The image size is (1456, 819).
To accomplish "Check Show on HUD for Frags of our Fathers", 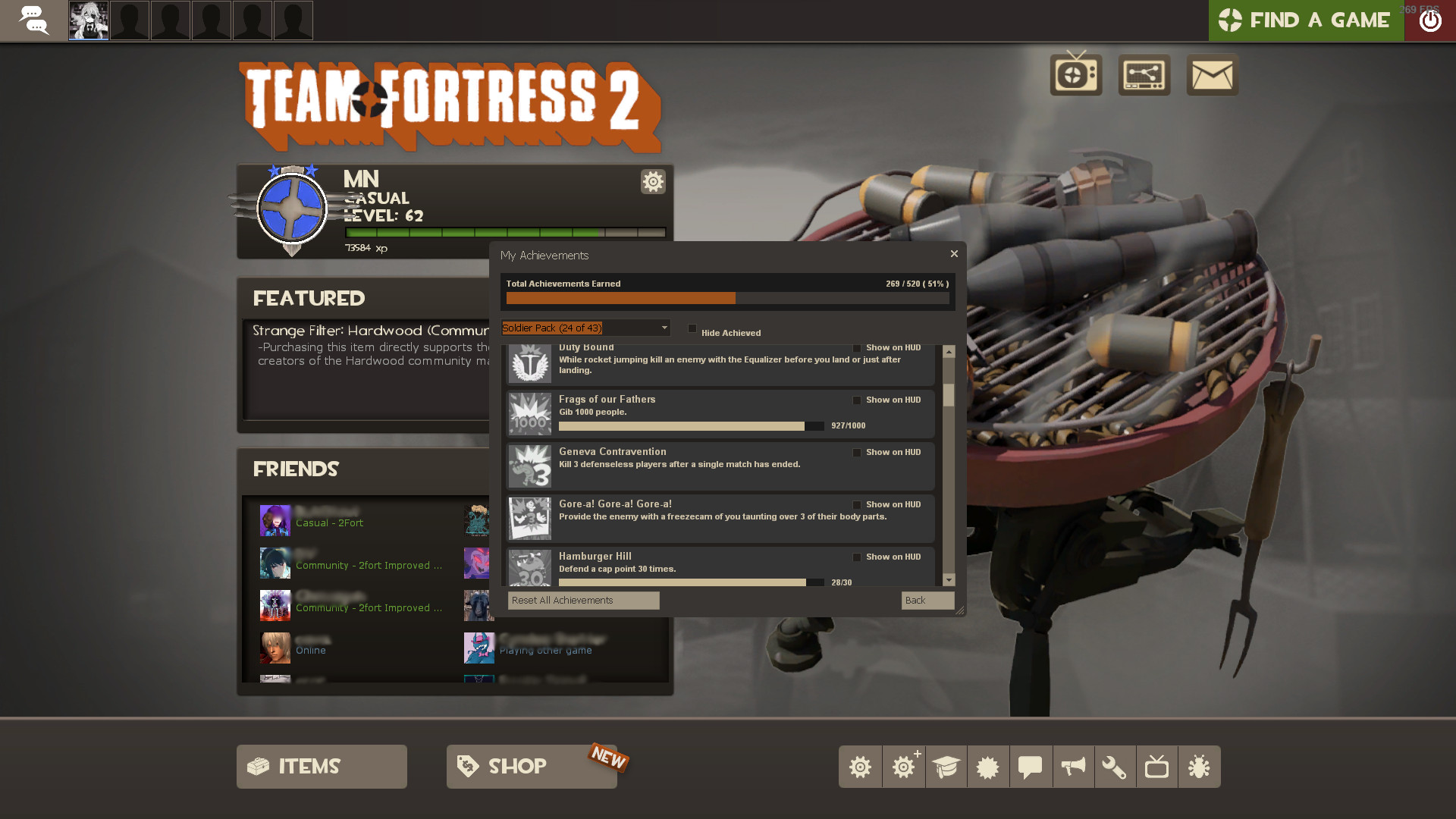I will pos(856,400).
